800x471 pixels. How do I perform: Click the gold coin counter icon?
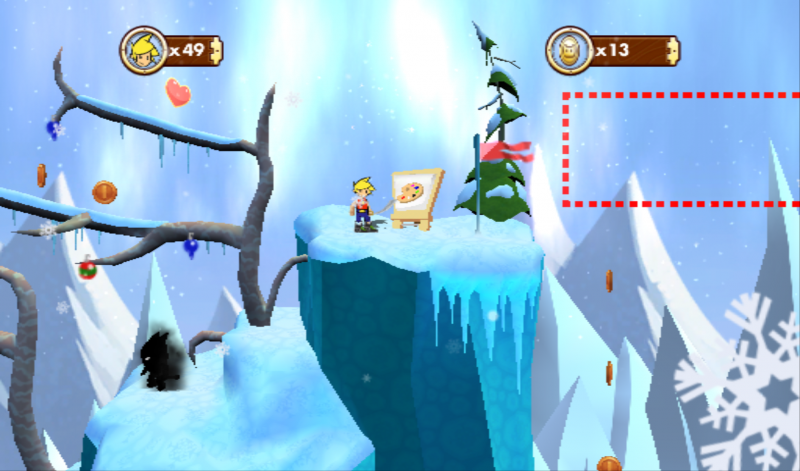coord(569,49)
